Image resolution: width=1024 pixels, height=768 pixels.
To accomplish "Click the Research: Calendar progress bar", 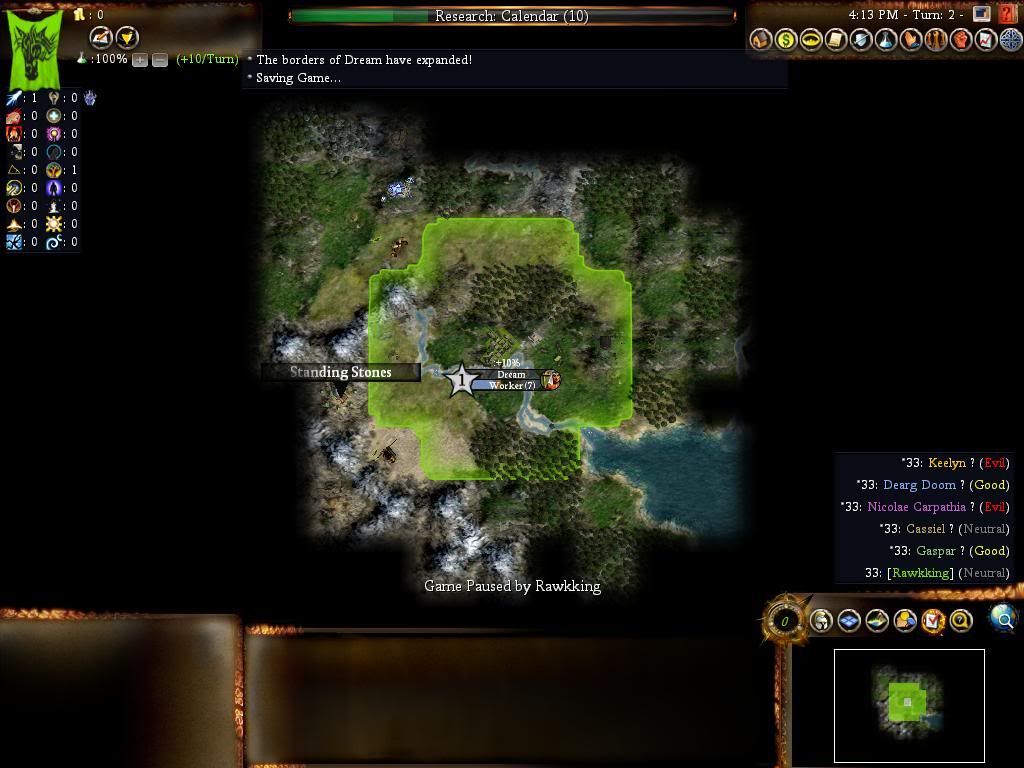I will [512, 16].
